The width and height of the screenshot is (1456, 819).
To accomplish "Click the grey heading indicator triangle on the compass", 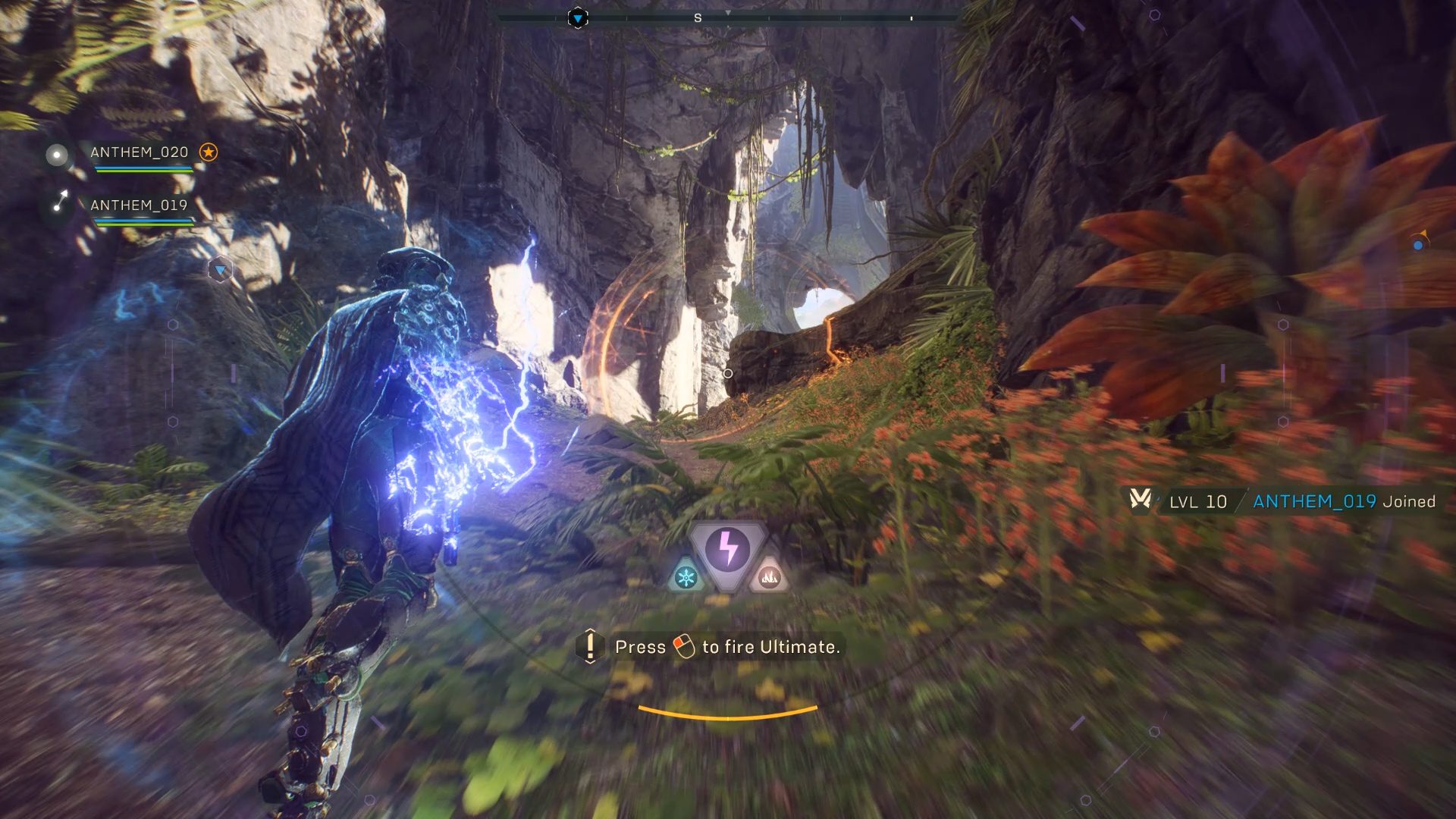I will coord(729,12).
